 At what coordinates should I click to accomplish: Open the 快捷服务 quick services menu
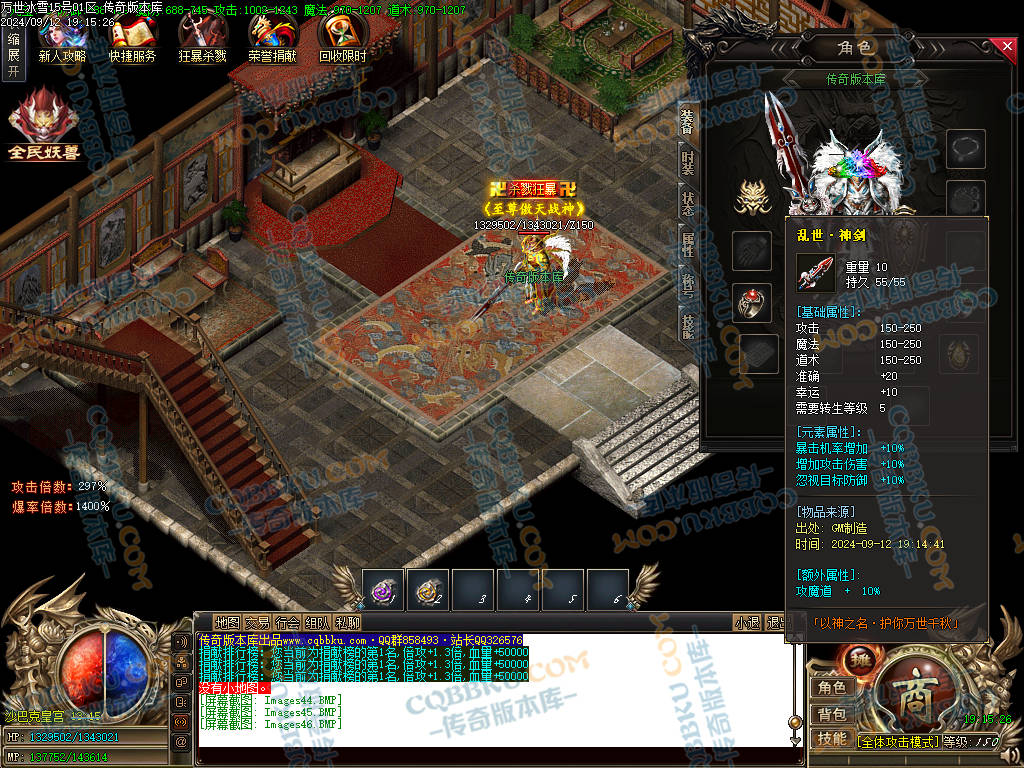click(132, 38)
